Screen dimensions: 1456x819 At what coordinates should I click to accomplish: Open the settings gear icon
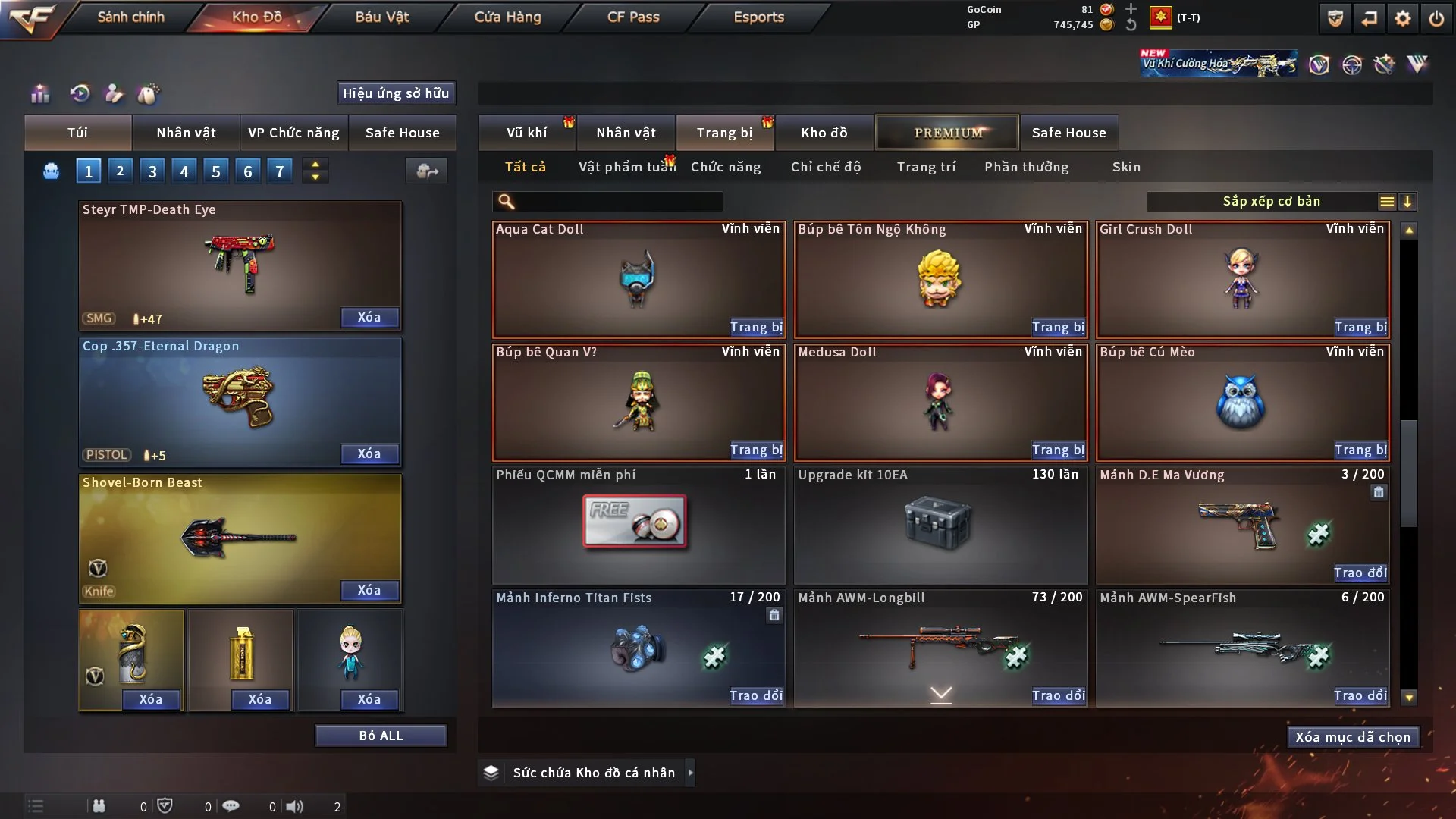pos(1402,18)
